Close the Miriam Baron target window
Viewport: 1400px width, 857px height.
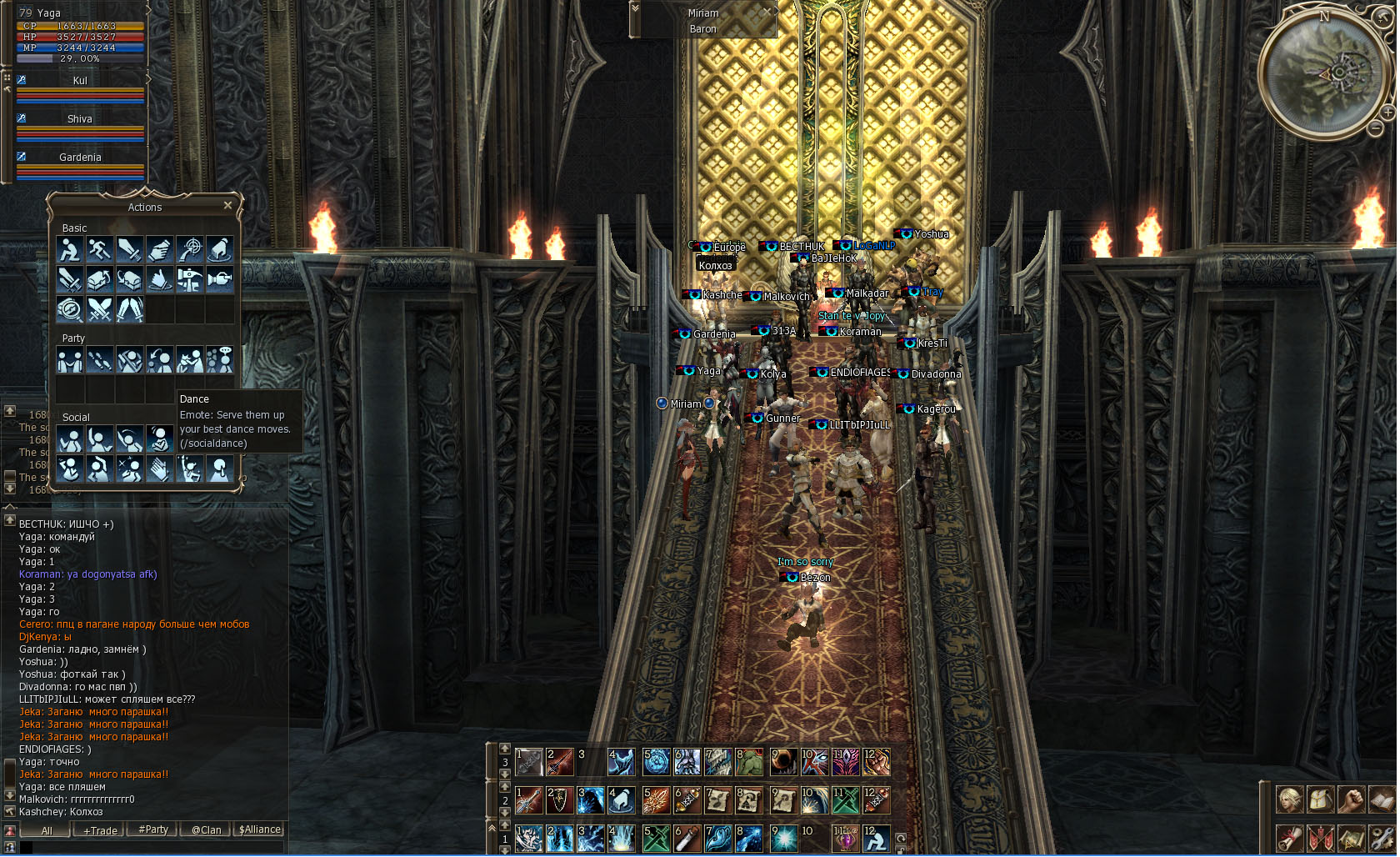(x=769, y=12)
